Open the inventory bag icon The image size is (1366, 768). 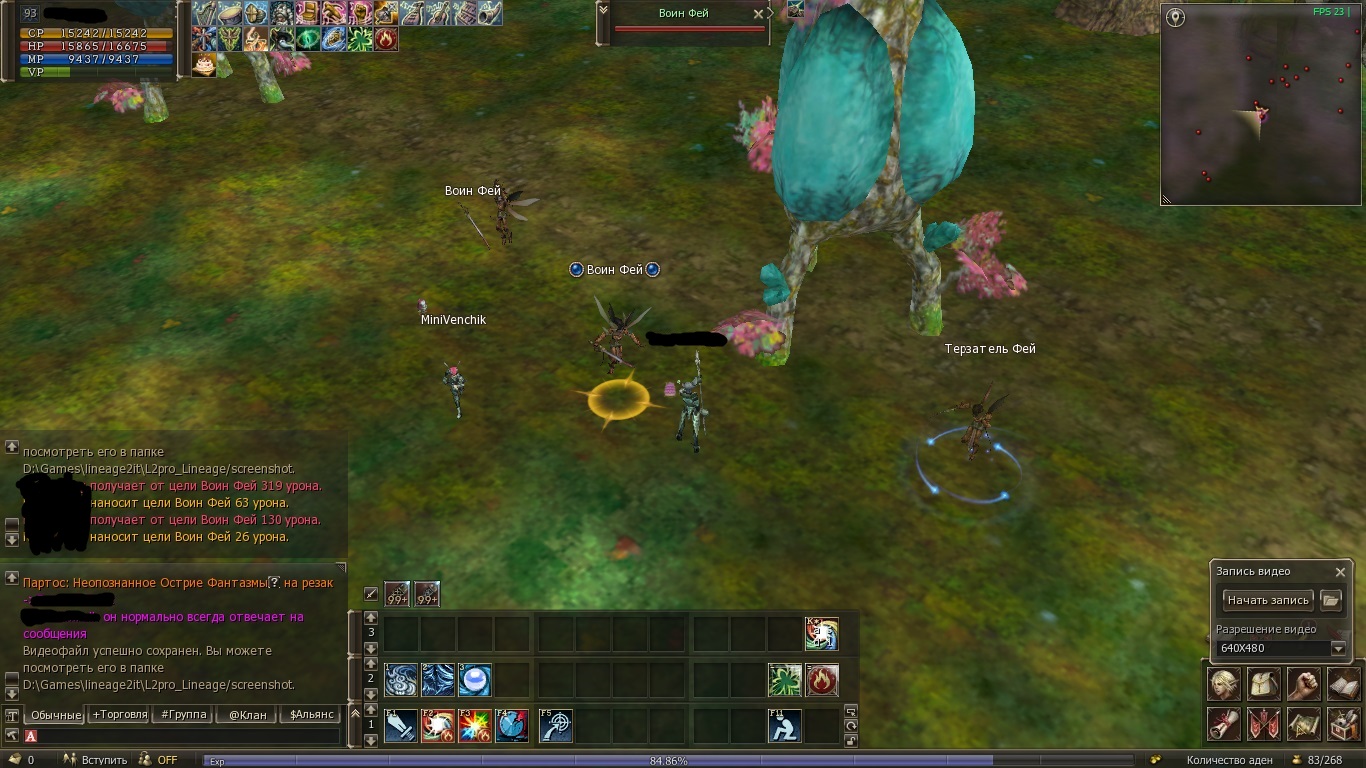point(1264,685)
